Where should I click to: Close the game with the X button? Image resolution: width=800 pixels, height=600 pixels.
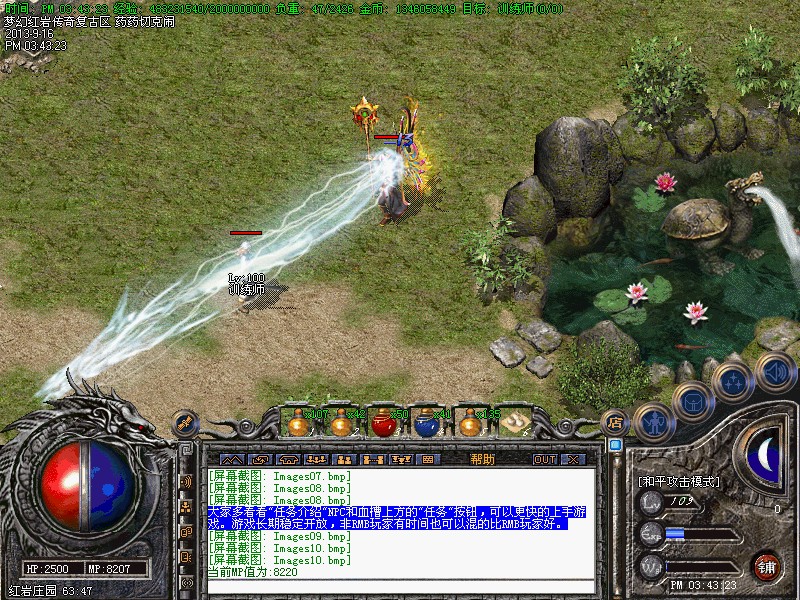572,459
